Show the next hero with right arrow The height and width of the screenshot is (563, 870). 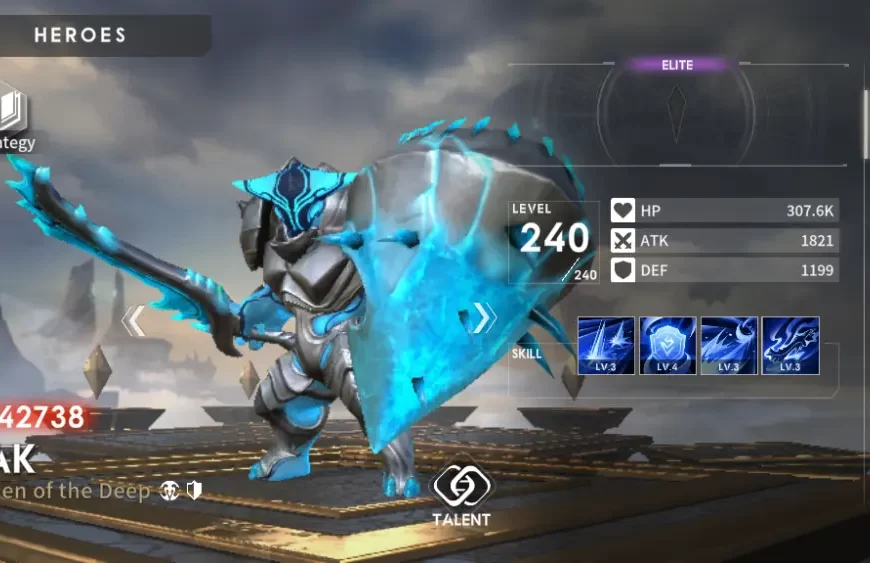coord(483,318)
